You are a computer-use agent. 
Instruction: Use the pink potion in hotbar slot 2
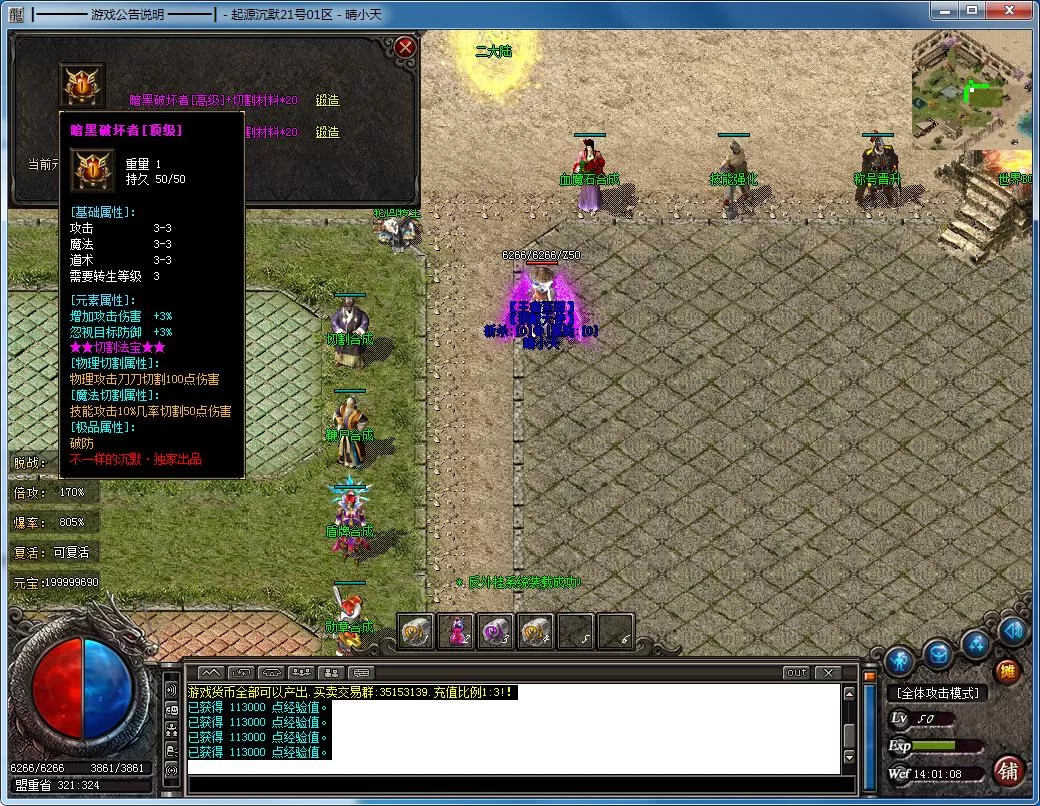455,631
